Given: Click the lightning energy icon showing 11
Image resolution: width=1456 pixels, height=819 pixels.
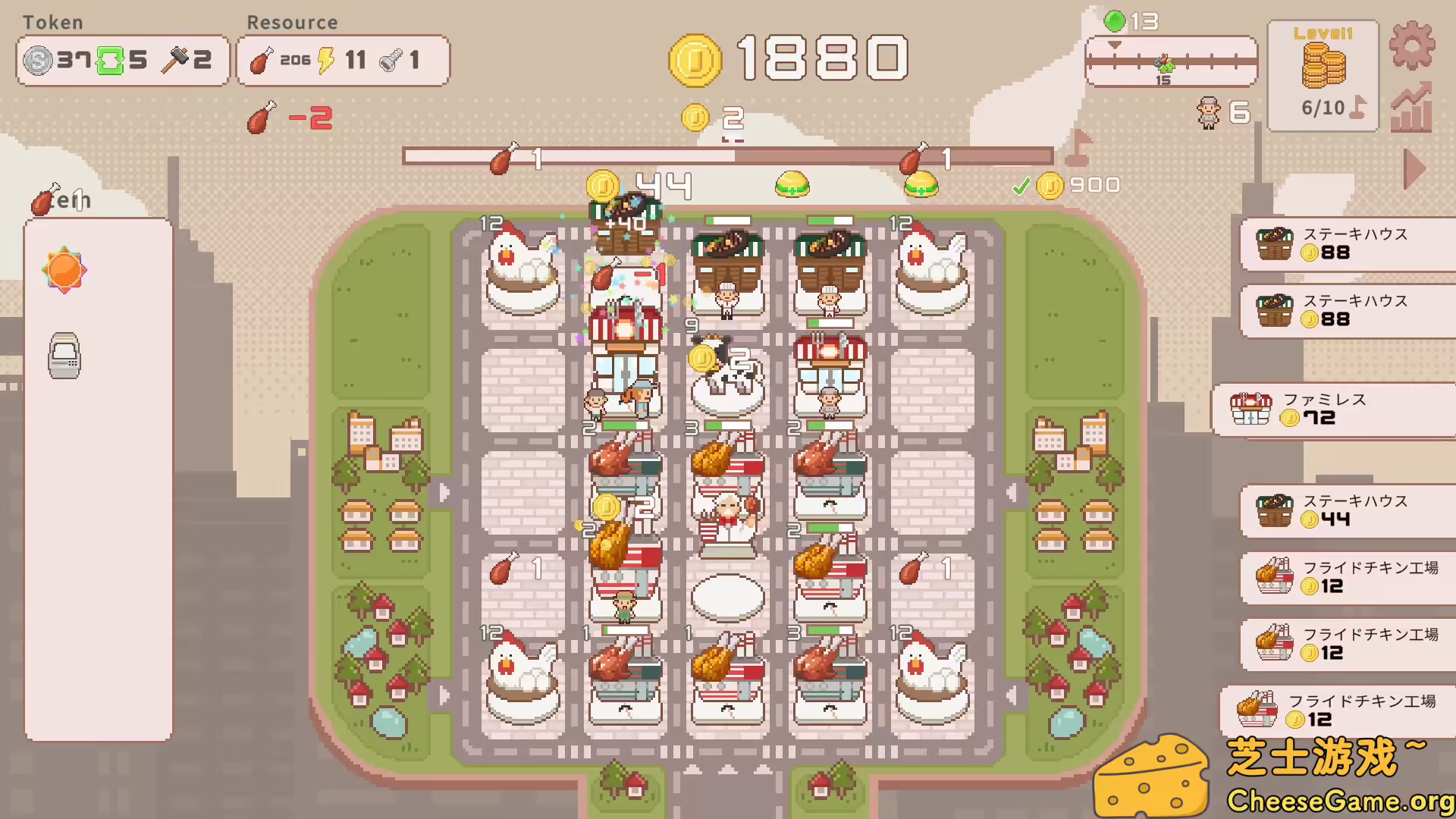Looking at the screenshot, I should 326,59.
